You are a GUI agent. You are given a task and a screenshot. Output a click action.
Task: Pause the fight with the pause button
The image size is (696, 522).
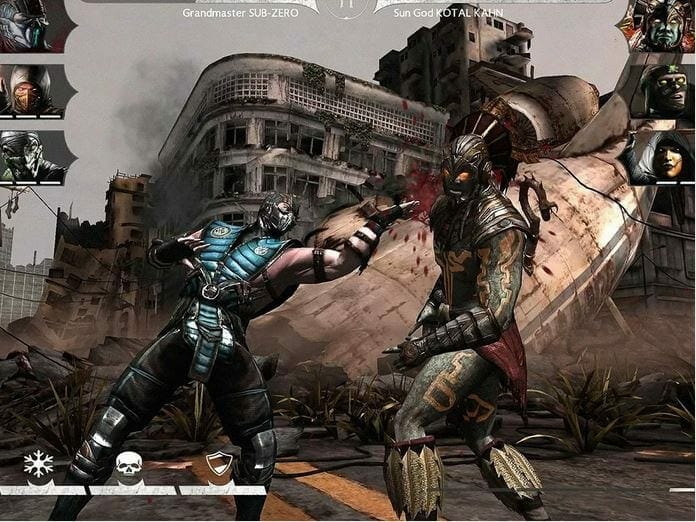tap(345, 5)
